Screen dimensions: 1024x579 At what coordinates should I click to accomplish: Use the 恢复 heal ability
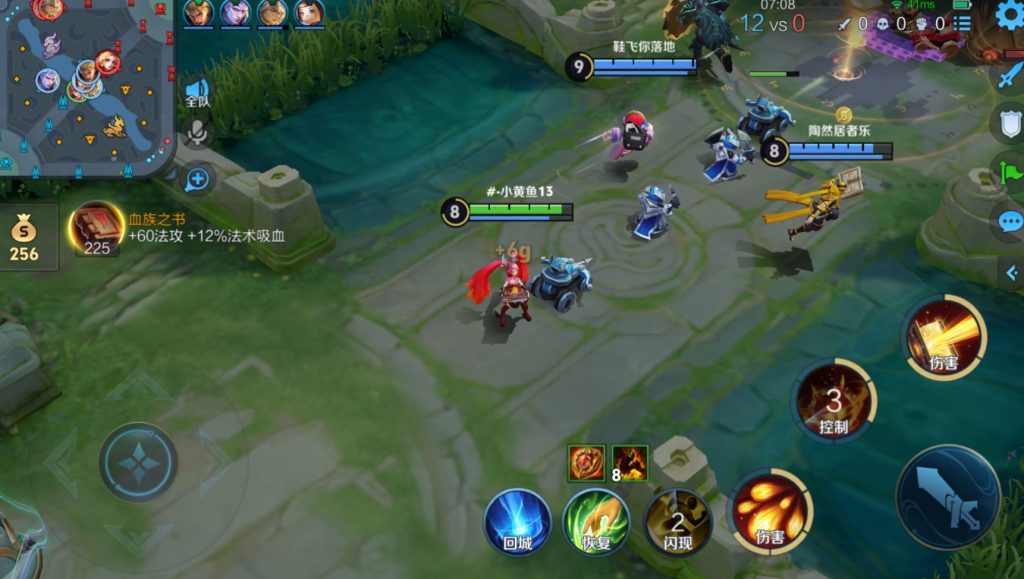coord(596,521)
